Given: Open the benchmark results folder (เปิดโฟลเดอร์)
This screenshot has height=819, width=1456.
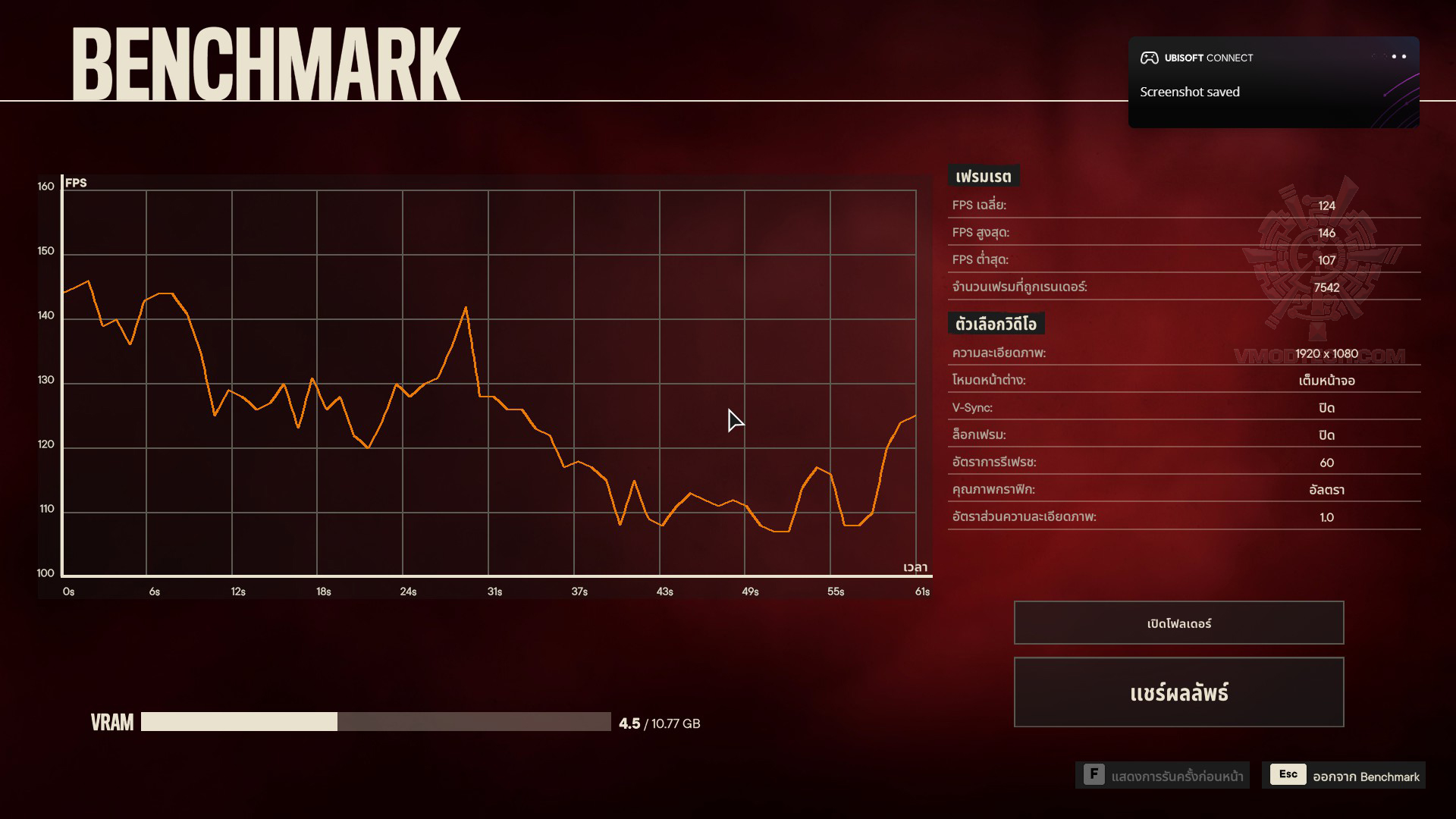Looking at the screenshot, I should (1178, 623).
